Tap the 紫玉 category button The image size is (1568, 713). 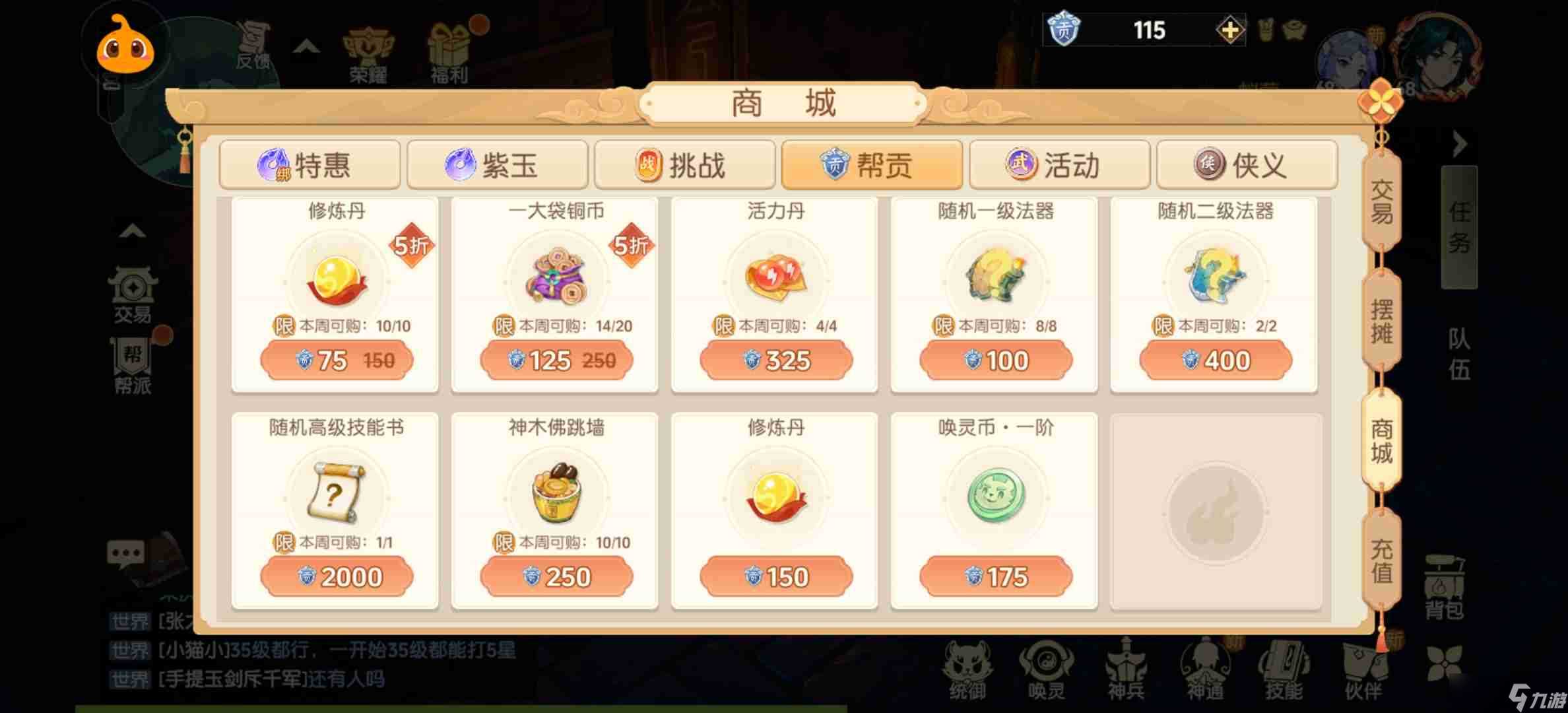pos(497,166)
